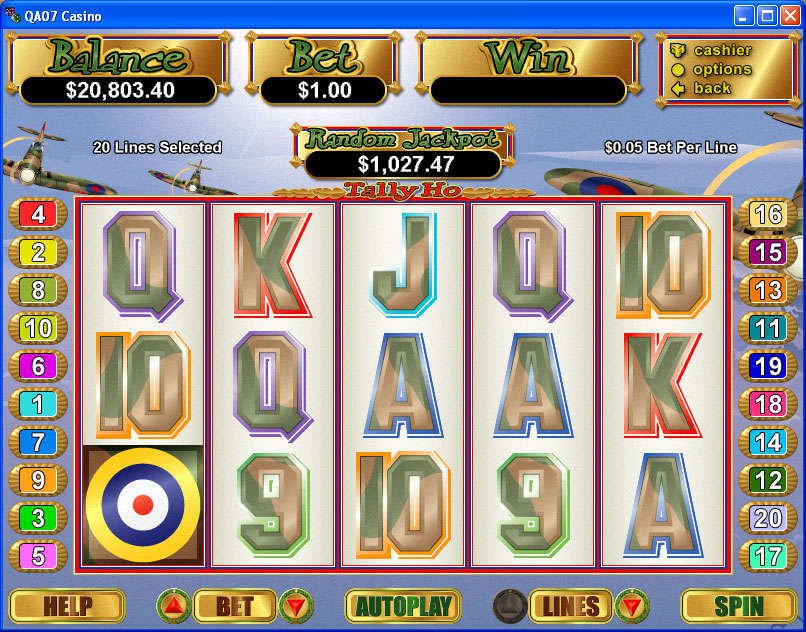Select payline 20 marker
806x632 pixels.
pyautogui.click(x=767, y=518)
